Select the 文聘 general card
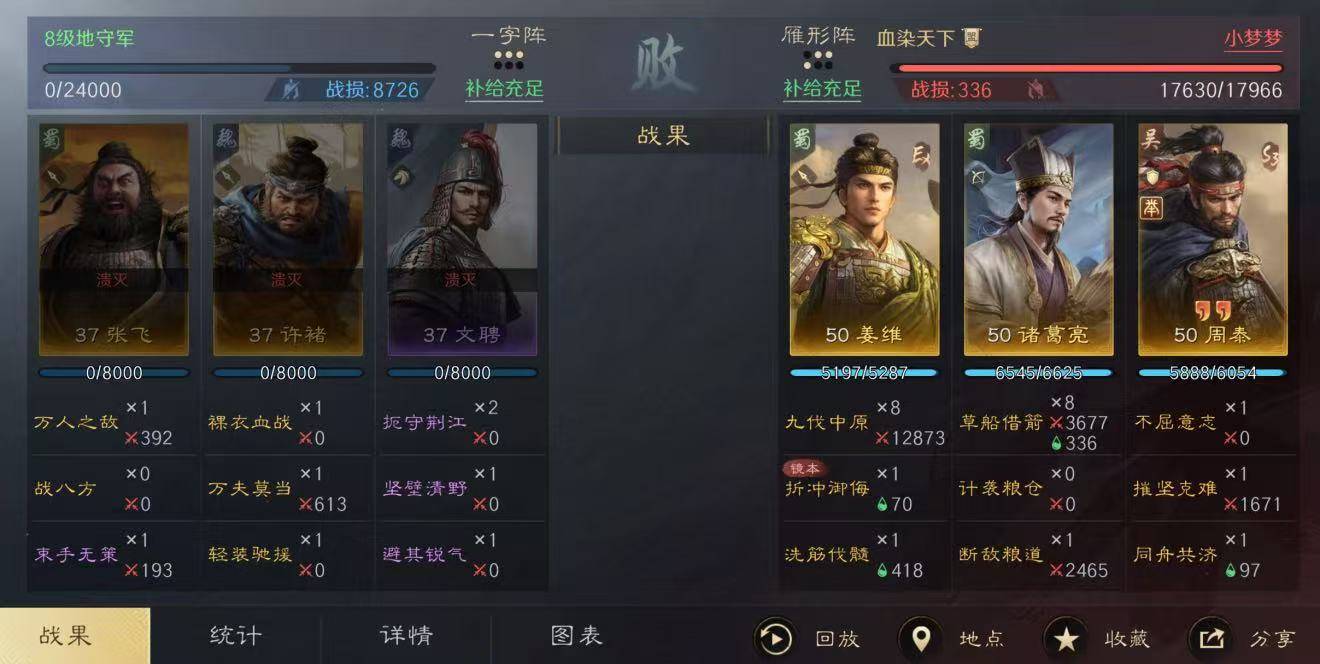The height and width of the screenshot is (664, 1320). [x=462, y=239]
